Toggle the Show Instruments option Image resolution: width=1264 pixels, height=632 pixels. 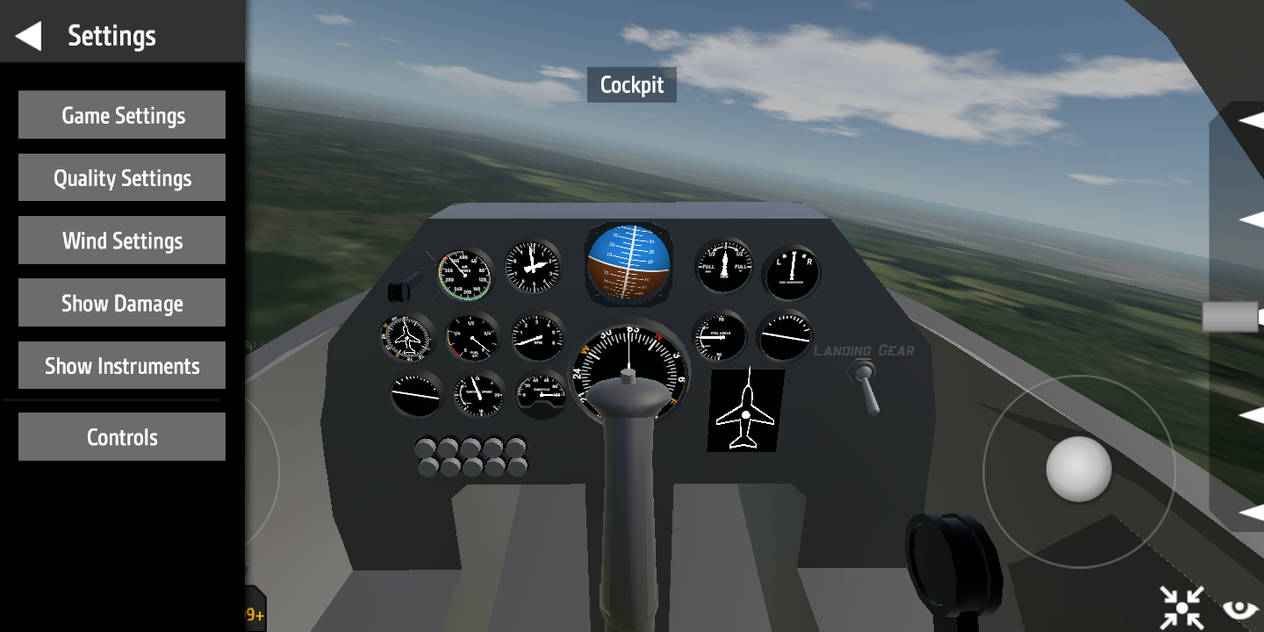pyautogui.click(x=122, y=366)
